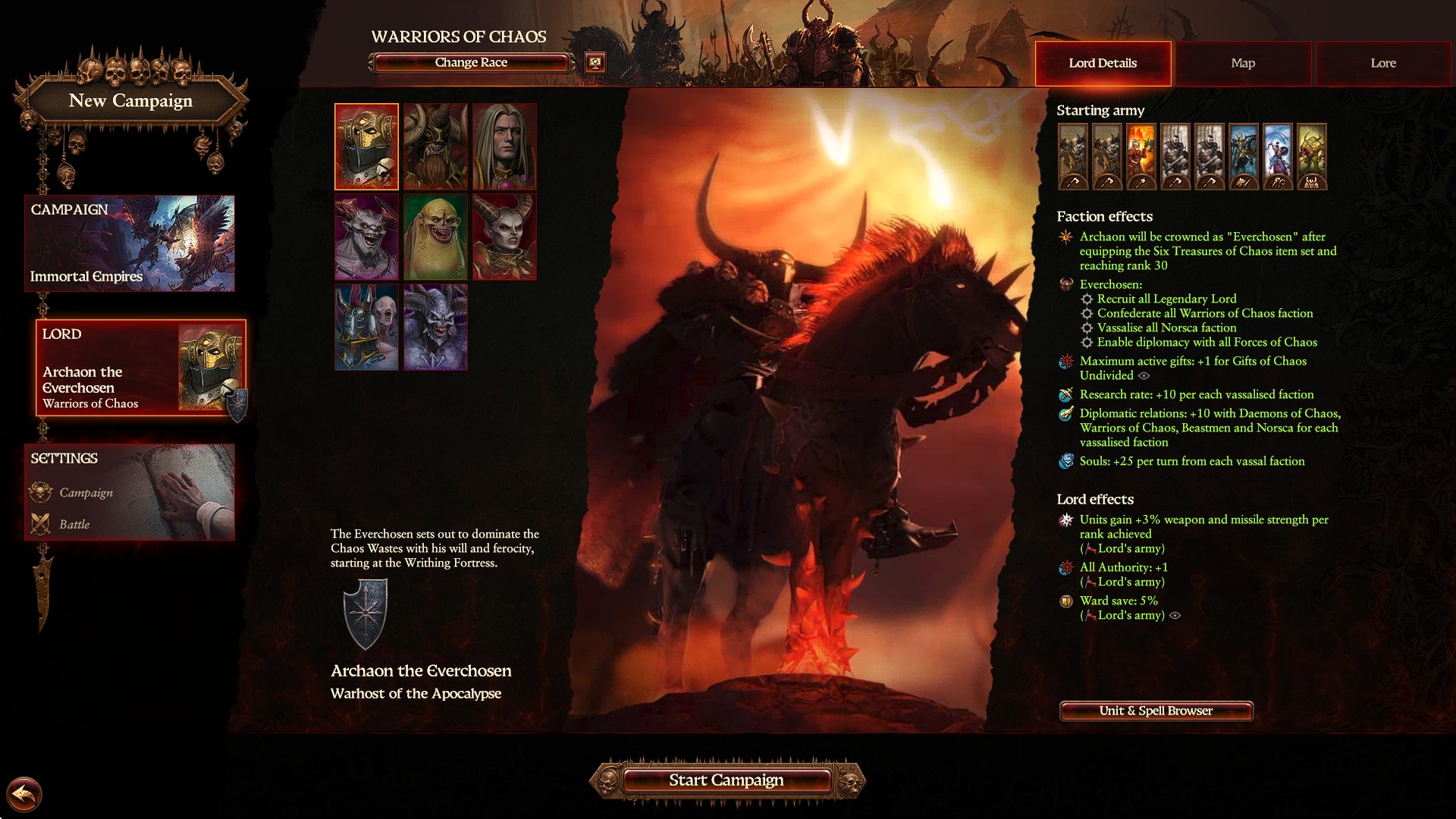Start the campaign
Screen dimensions: 1456x819
point(726,780)
